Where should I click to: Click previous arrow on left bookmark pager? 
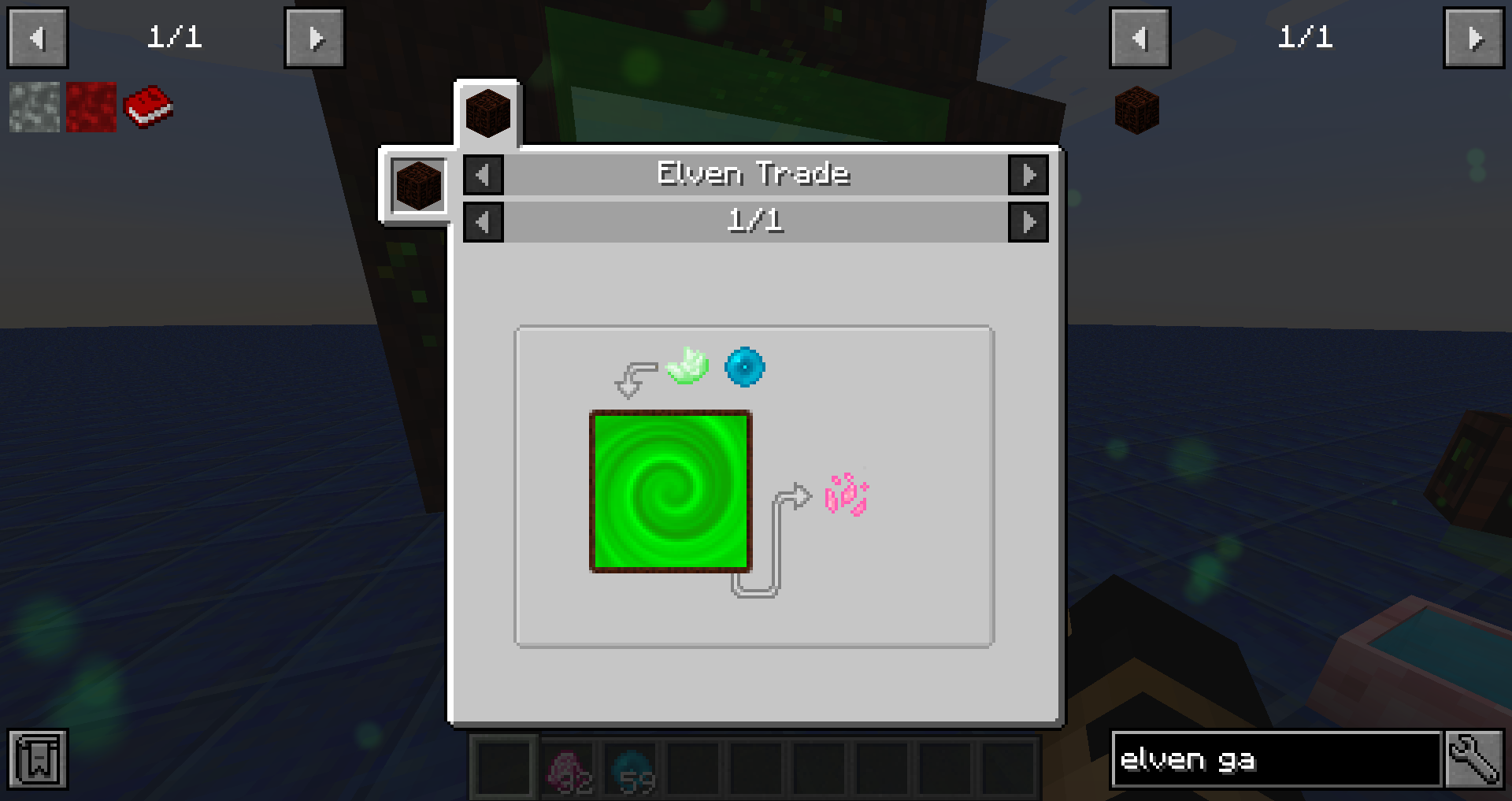click(36, 37)
